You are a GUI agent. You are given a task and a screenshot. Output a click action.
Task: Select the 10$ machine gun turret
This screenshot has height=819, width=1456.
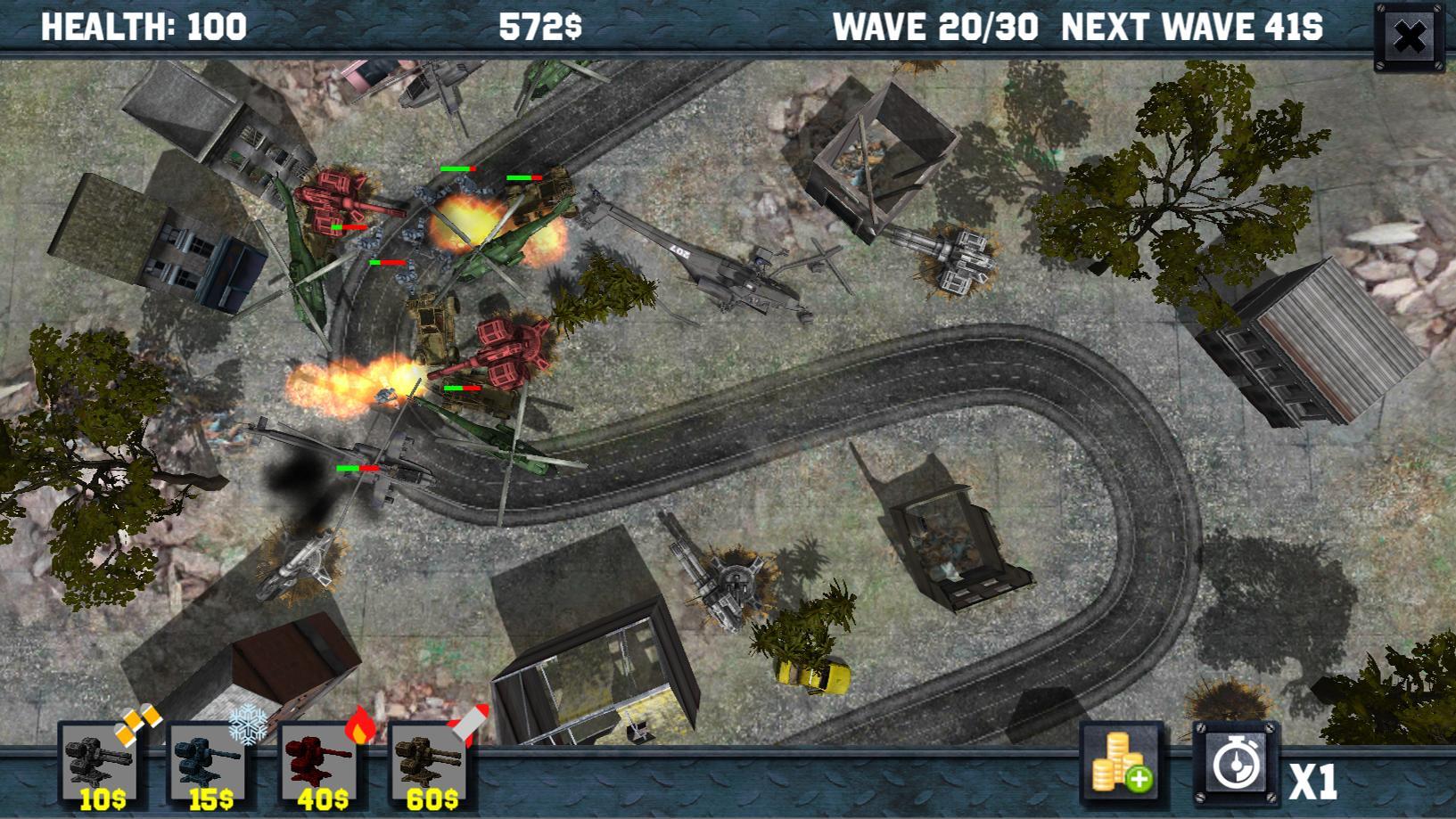pyautogui.click(x=98, y=768)
